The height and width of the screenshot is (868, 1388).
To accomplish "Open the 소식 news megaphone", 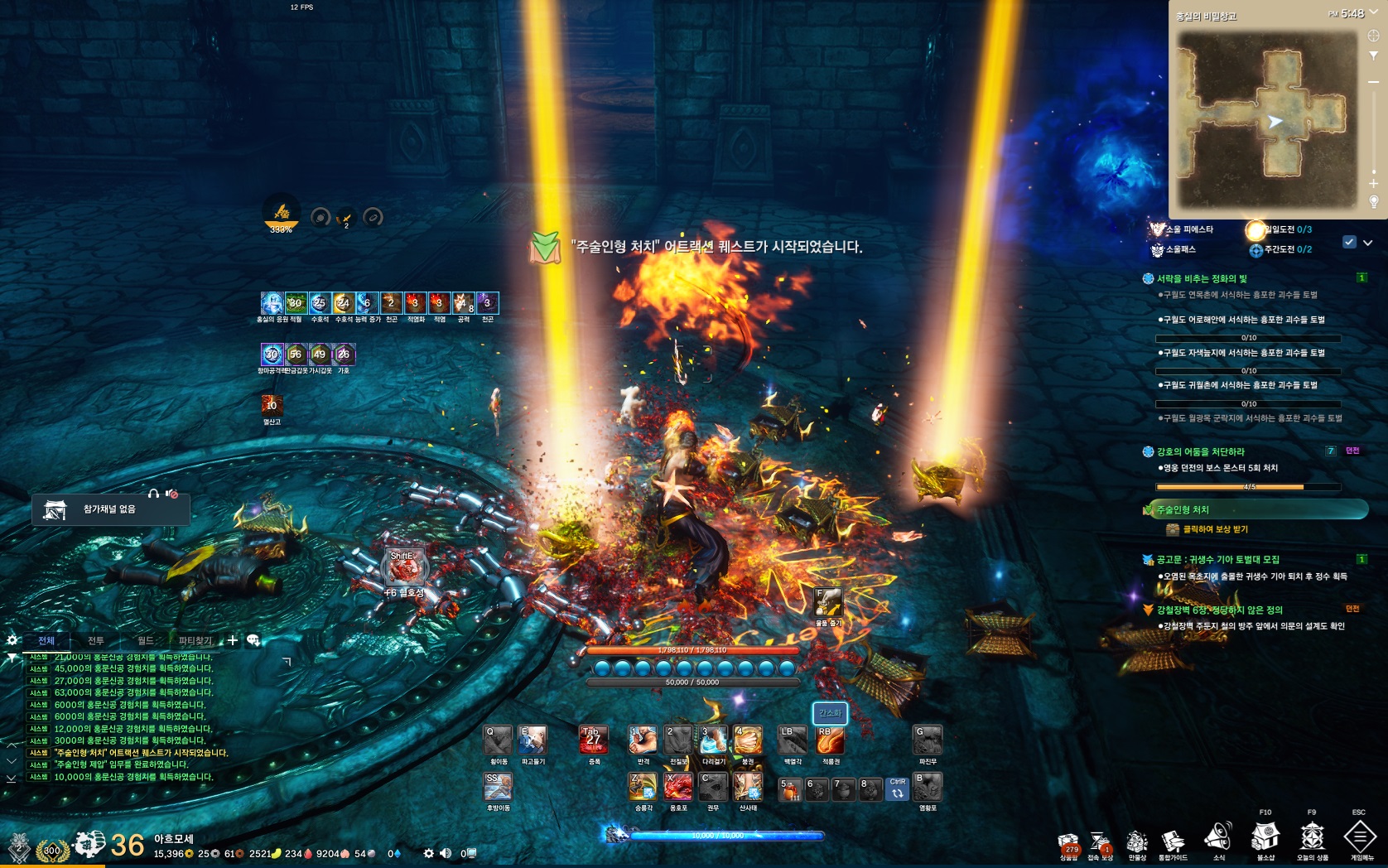I will 1218,837.
